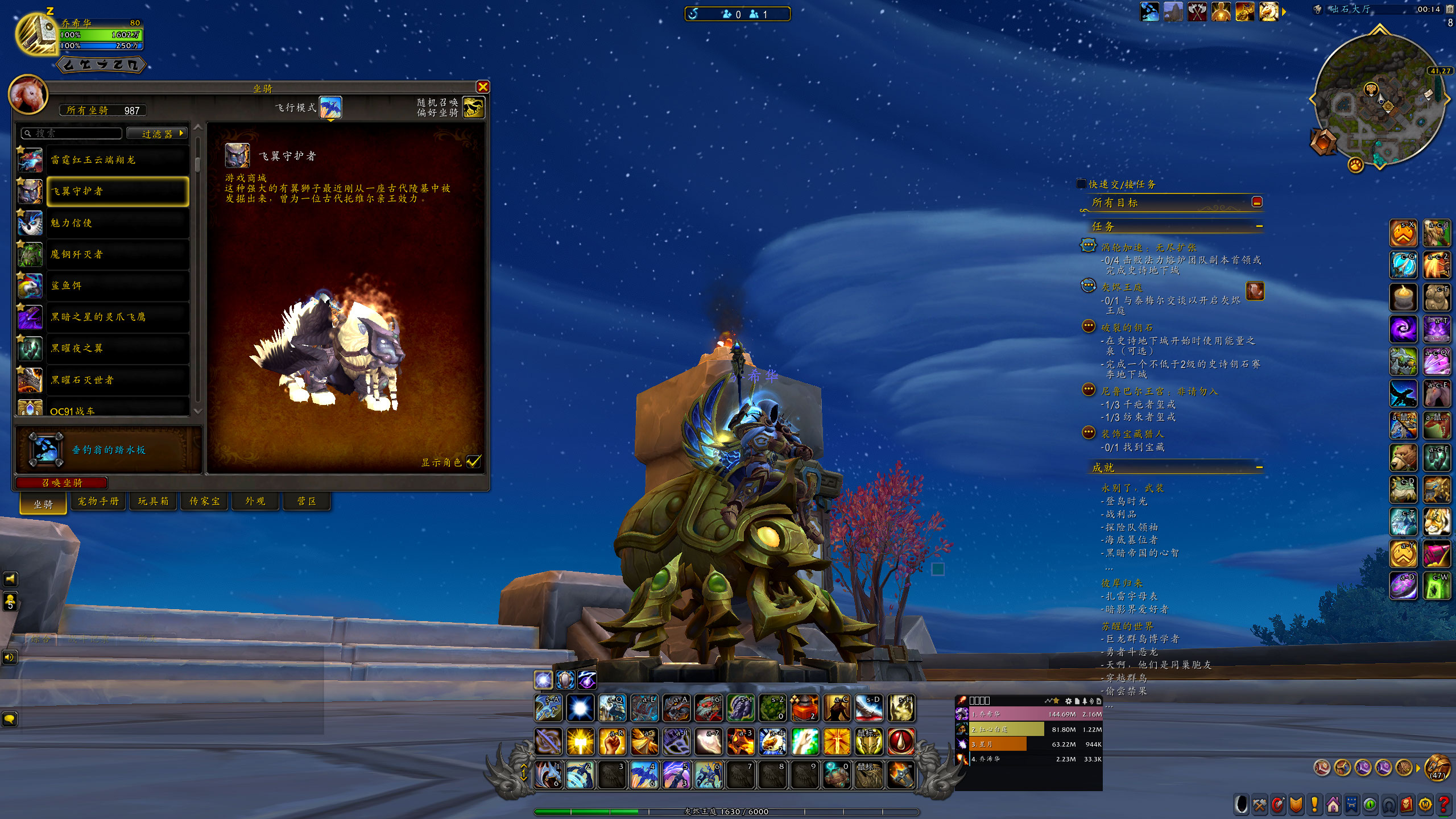Collapse the 任务 quest tracker section
Screen dimensions: 1456x819
pyautogui.click(x=1259, y=226)
